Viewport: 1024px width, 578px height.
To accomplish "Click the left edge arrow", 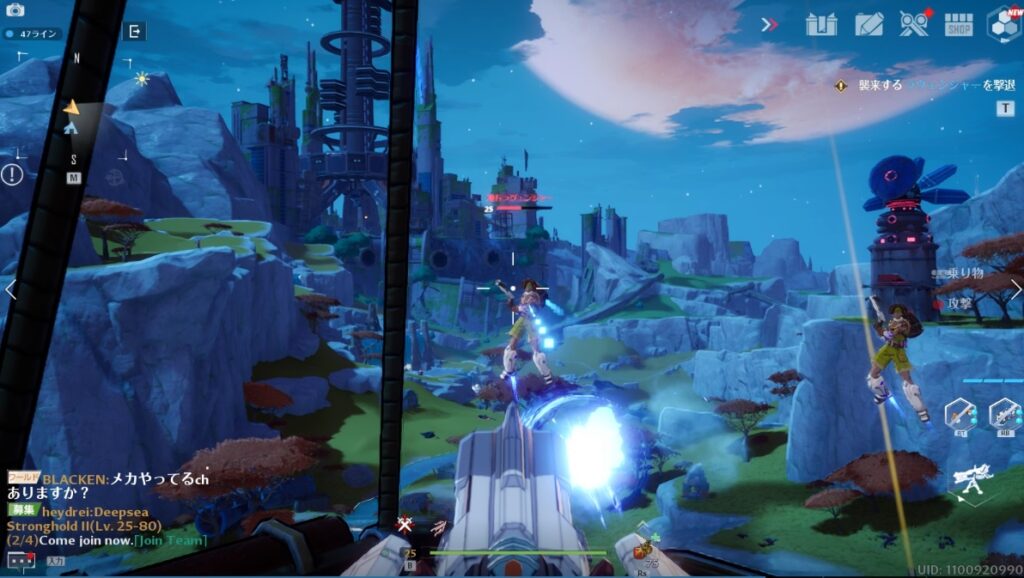I will tap(9, 290).
